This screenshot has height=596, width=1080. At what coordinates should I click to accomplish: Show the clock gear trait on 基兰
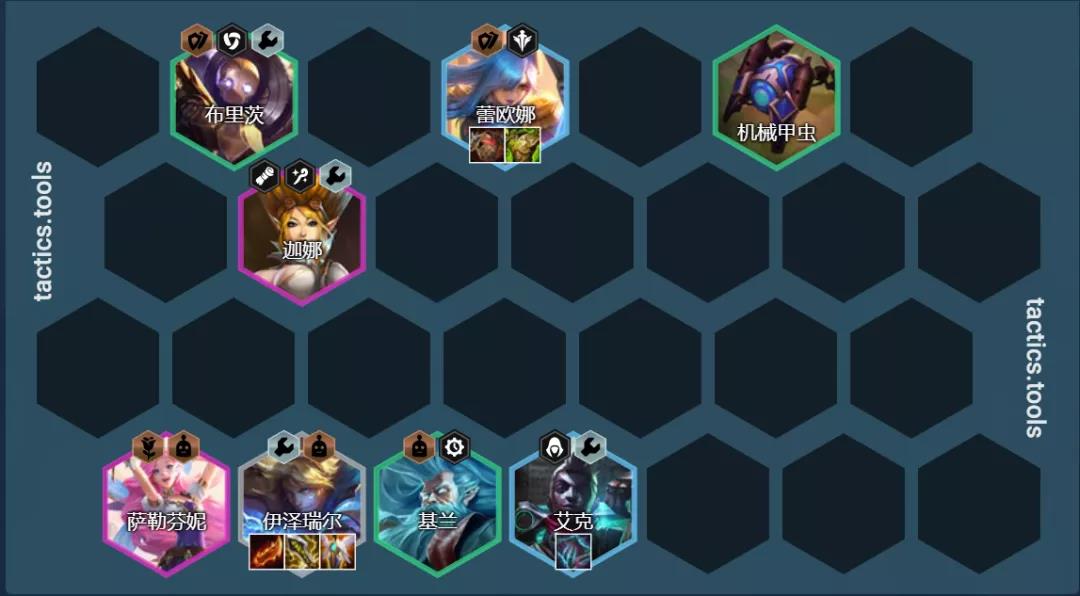coord(454,446)
